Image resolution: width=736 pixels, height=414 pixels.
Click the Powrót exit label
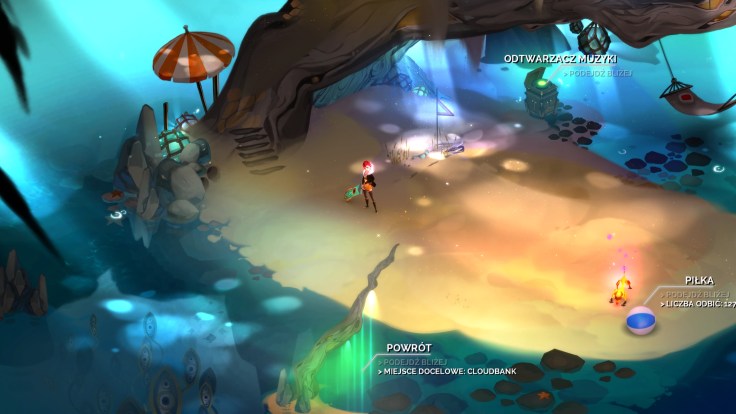[408, 348]
